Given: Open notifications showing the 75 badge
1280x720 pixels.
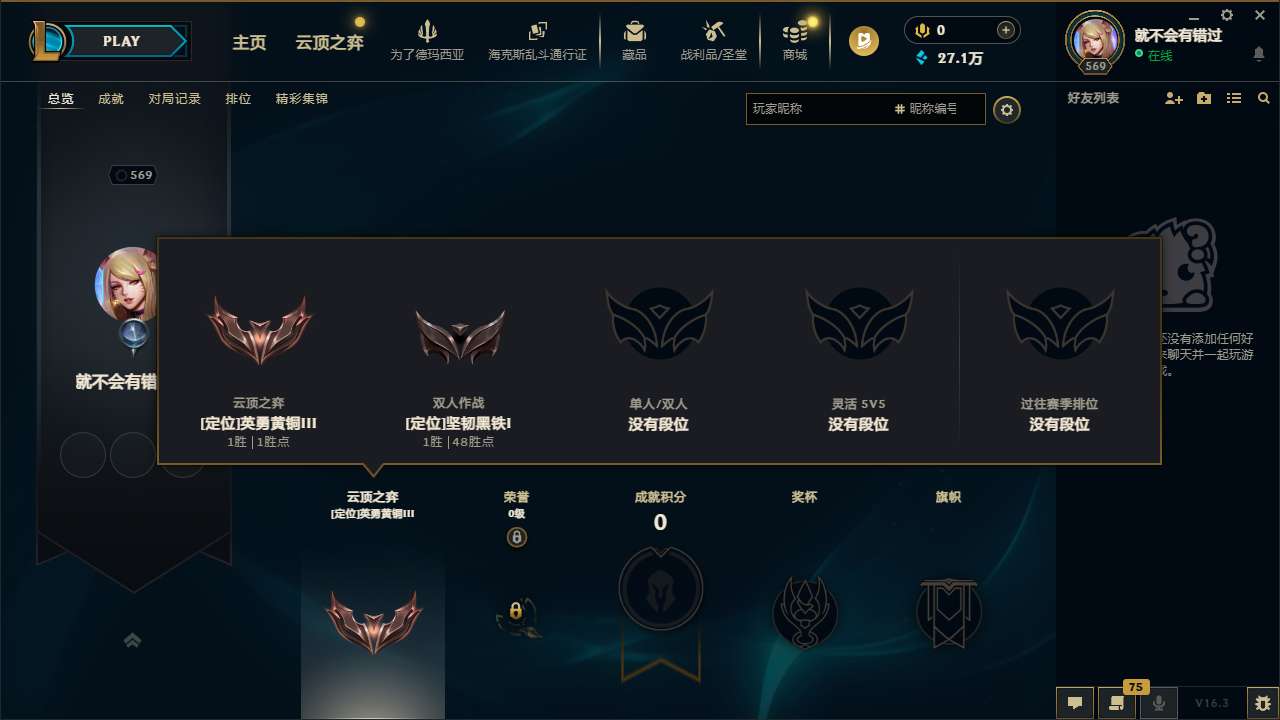Looking at the screenshot, I should [1116, 703].
